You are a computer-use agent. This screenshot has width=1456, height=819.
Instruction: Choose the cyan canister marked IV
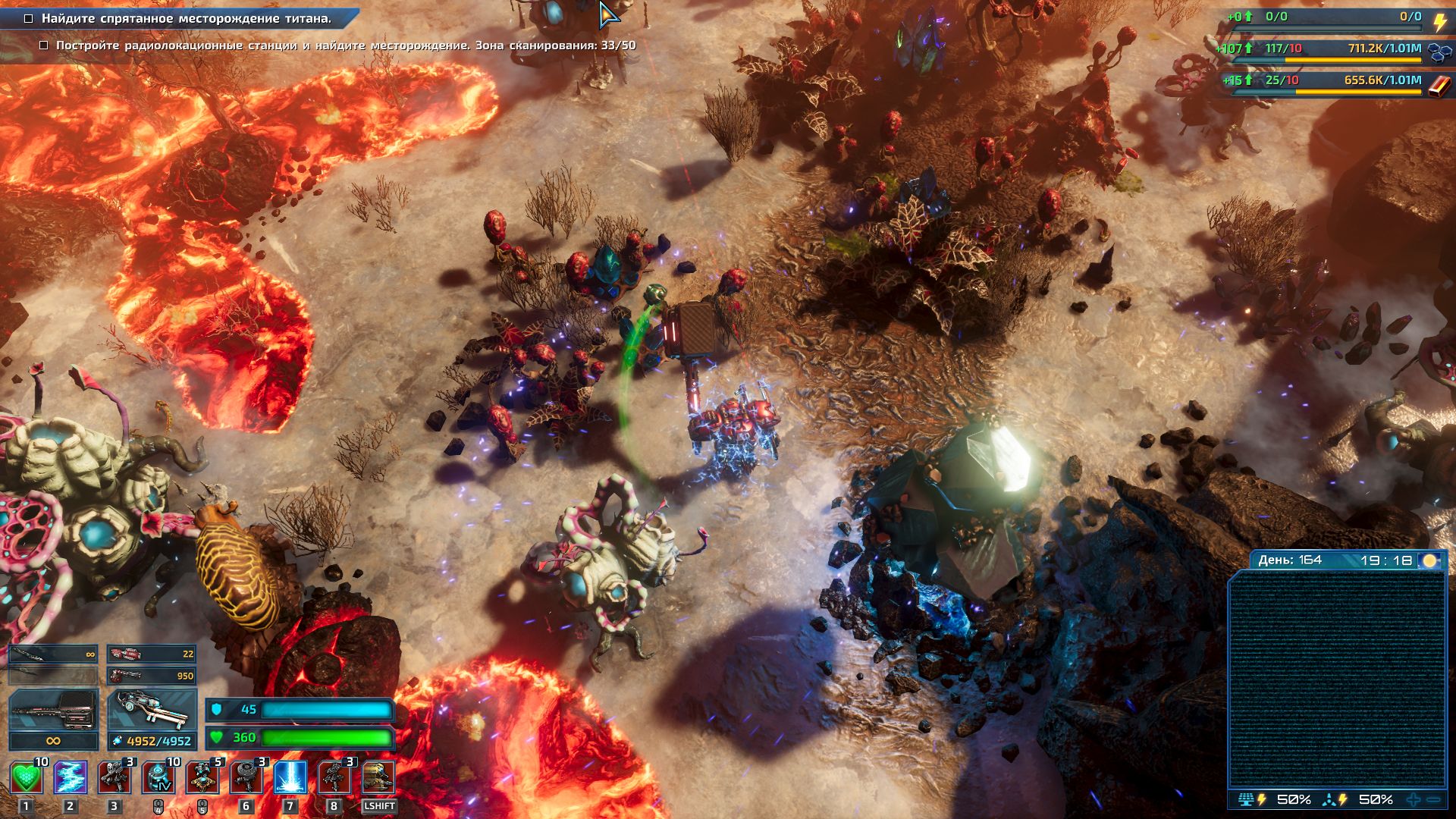tap(158, 778)
